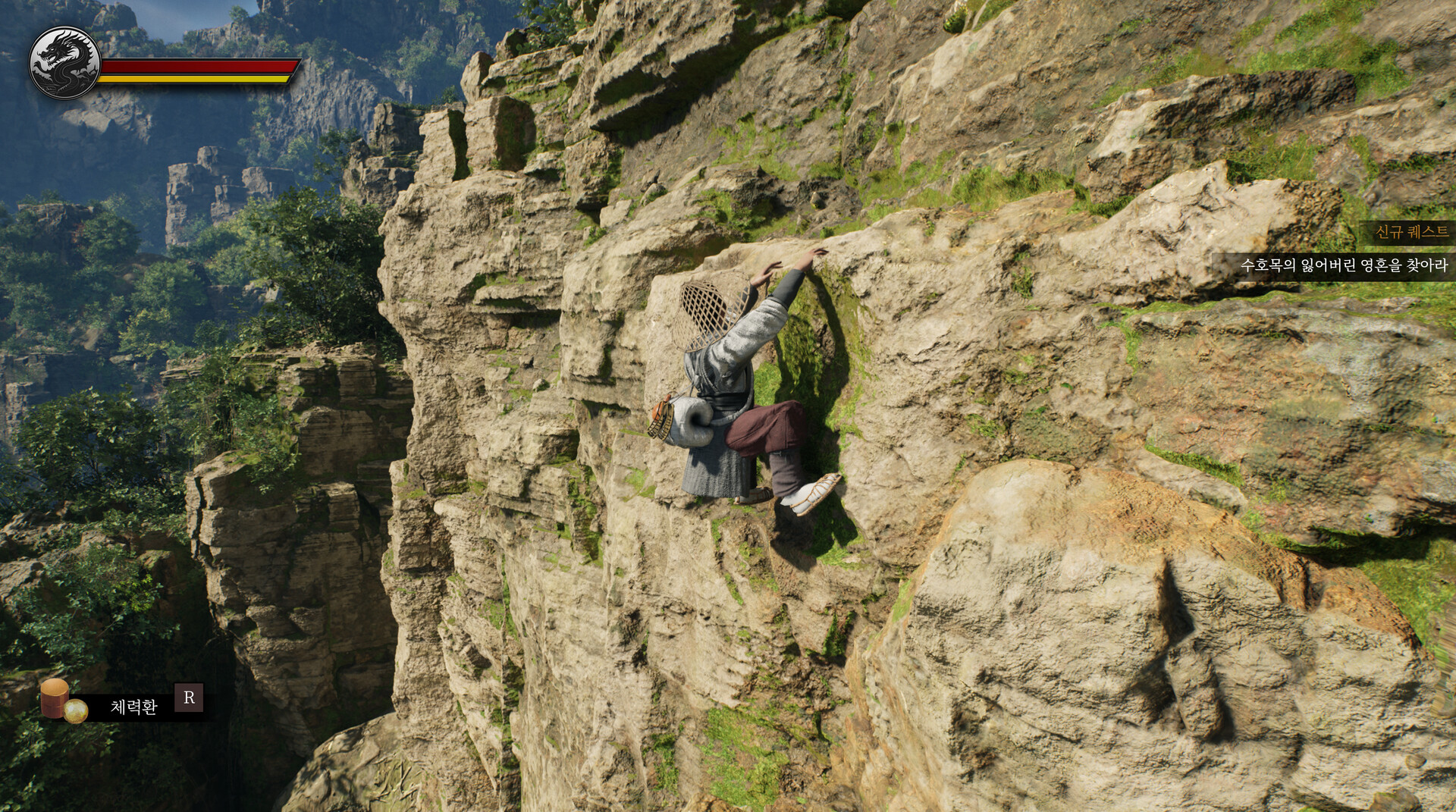Screen dimensions: 1456x812
Task: Click the dragon emblem portrait icon
Action: [x=63, y=61]
